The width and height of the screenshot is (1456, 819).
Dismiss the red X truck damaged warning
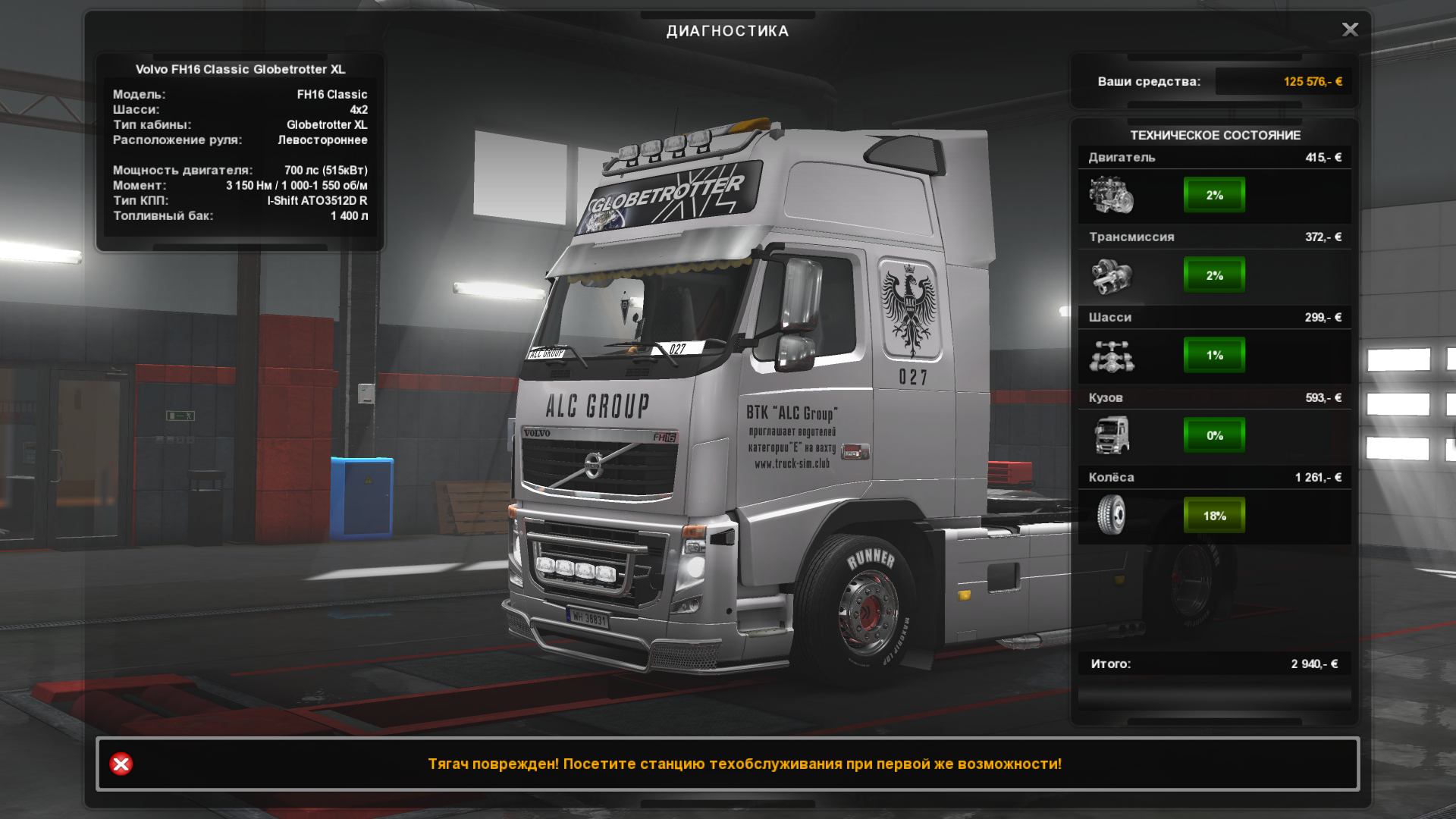click(x=121, y=764)
